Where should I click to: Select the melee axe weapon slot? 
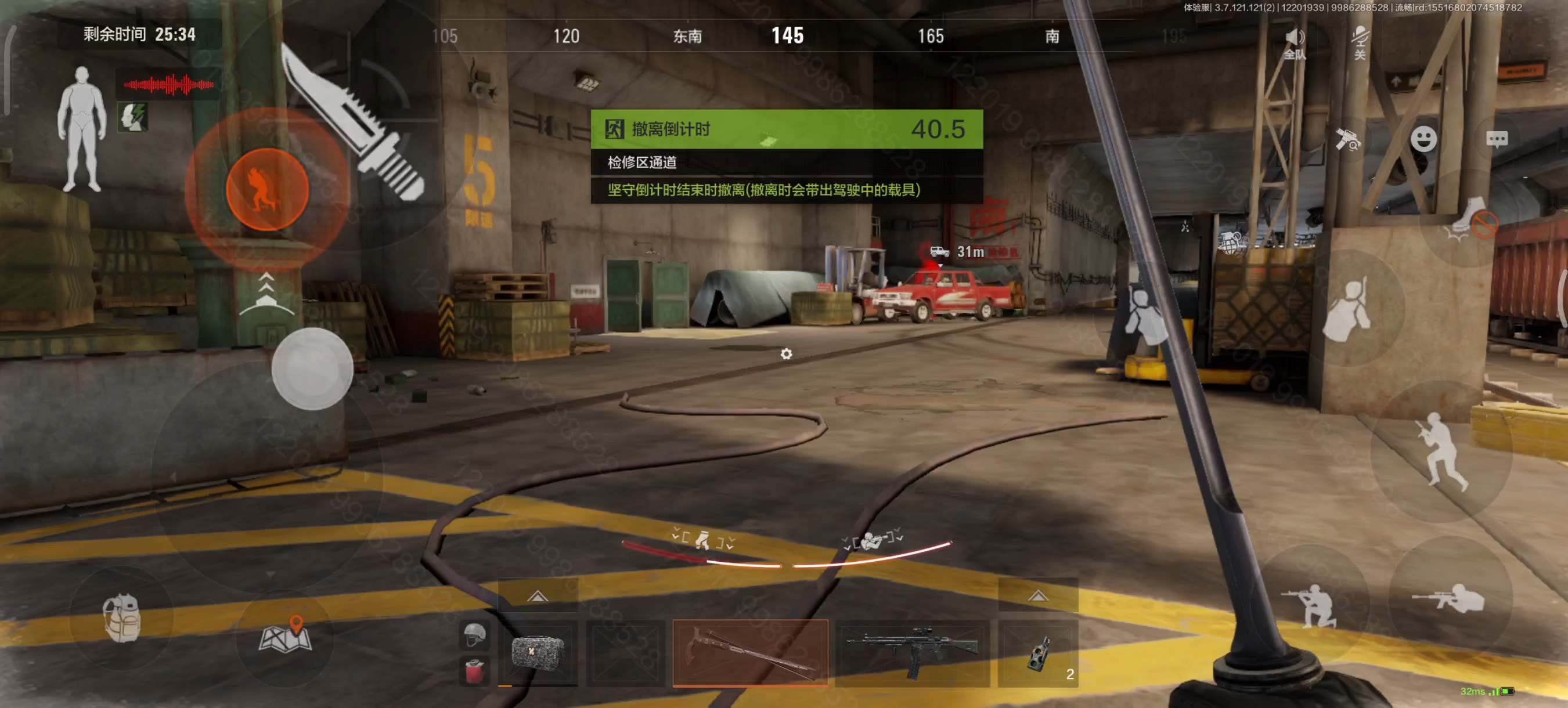tap(750, 653)
